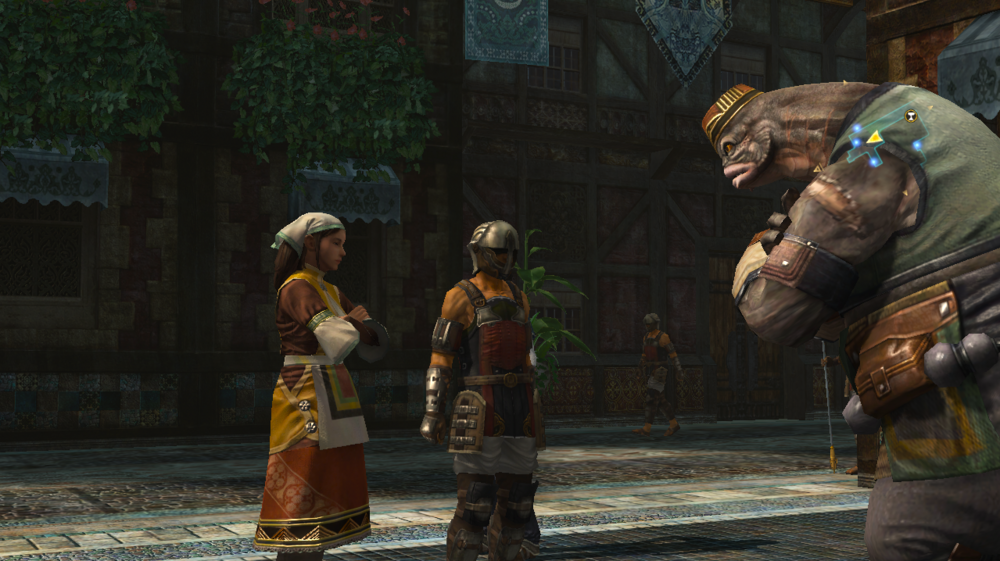The image size is (1000, 561).
Task: Click the yellow player arrow on the minimap
Action: coord(874,136)
